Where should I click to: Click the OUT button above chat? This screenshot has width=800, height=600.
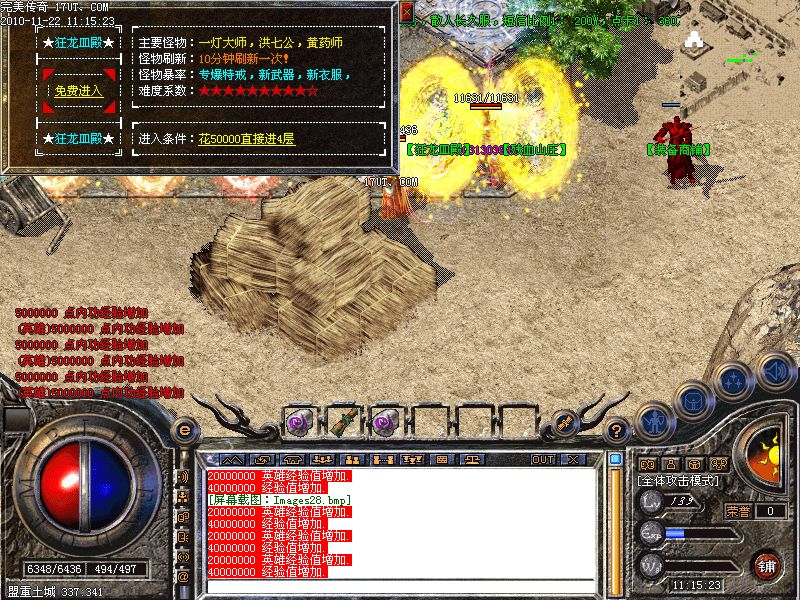click(543, 459)
